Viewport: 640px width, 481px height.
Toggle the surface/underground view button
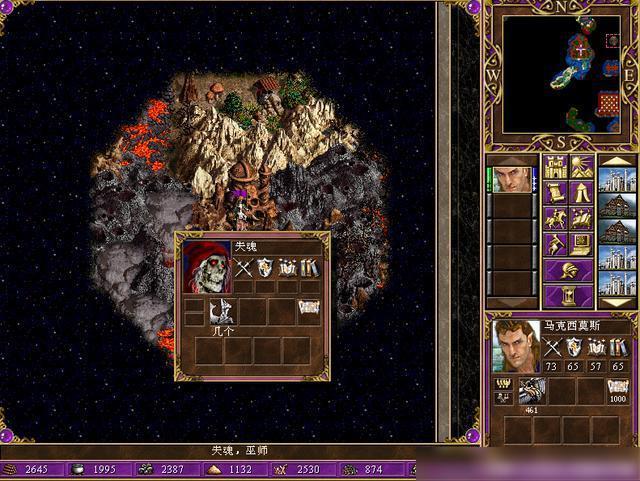tap(582, 166)
